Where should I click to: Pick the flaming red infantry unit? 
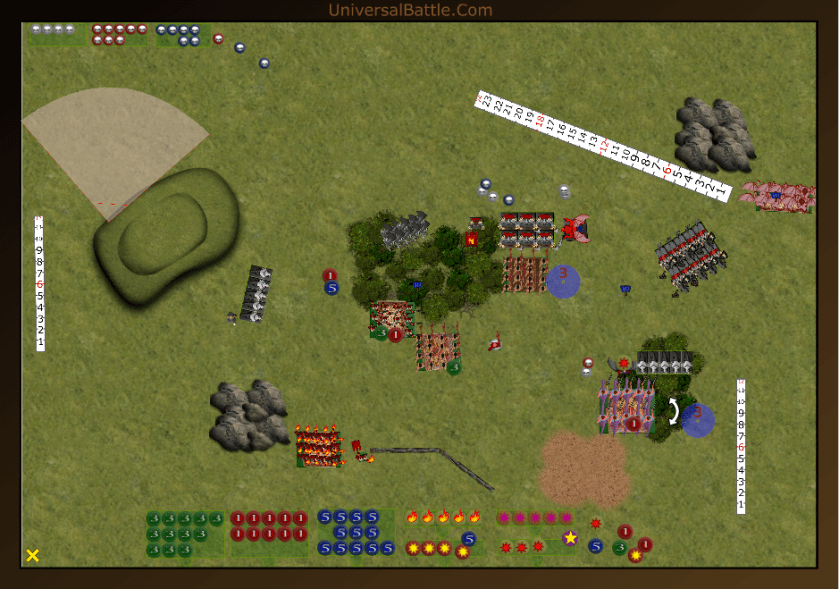(x=319, y=445)
